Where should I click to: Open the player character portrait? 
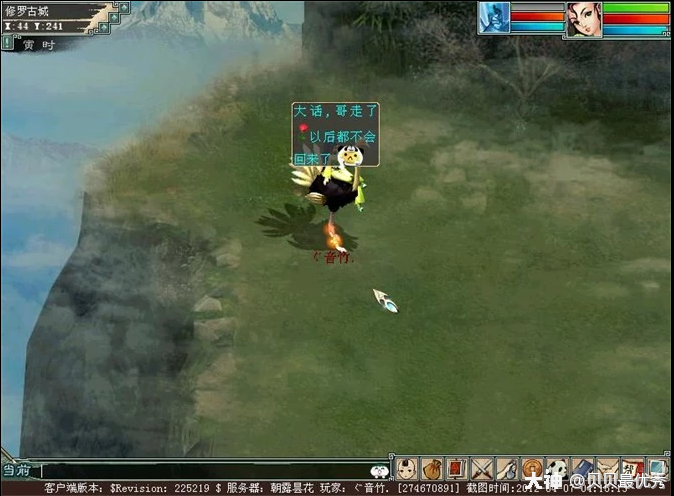point(583,19)
